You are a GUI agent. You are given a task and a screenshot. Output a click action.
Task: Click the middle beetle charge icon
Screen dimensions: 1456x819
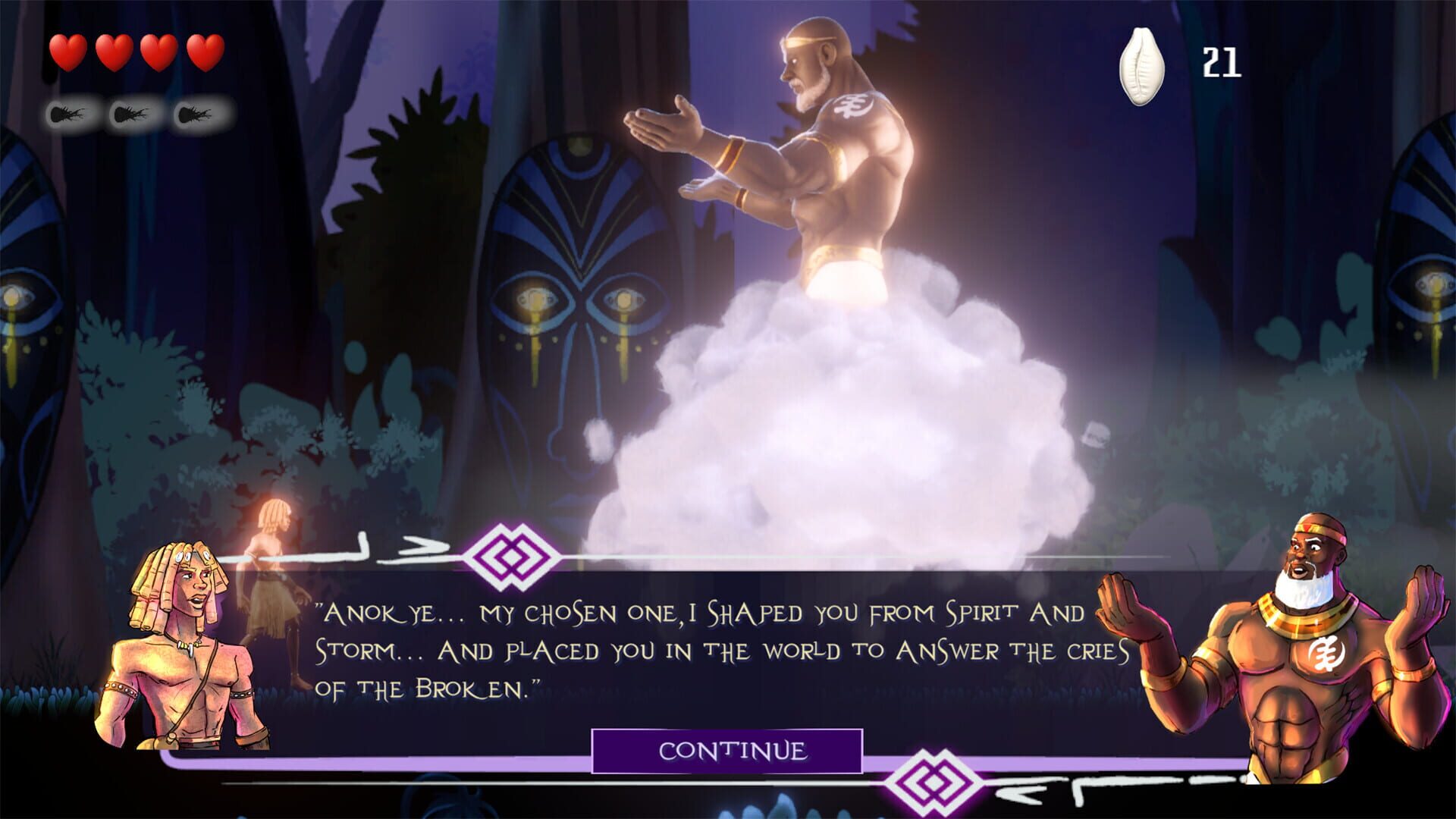pos(129,114)
